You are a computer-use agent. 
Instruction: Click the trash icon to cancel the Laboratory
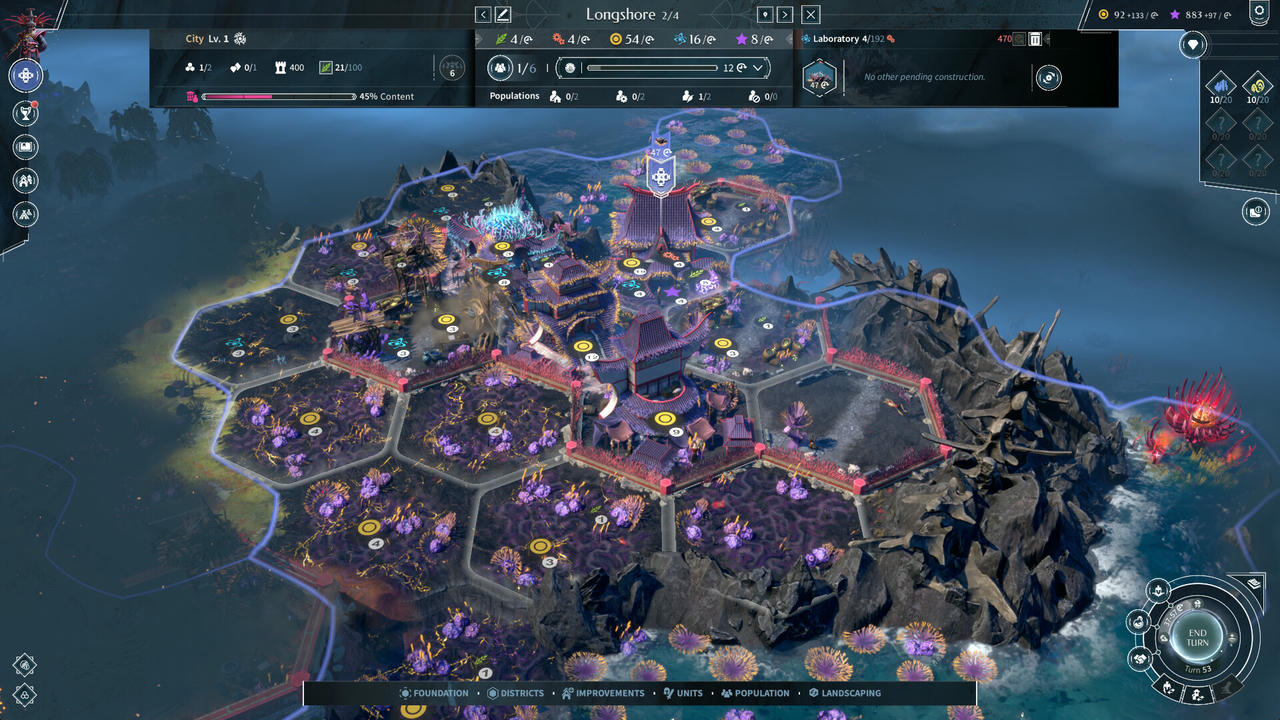tap(1034, 40)
